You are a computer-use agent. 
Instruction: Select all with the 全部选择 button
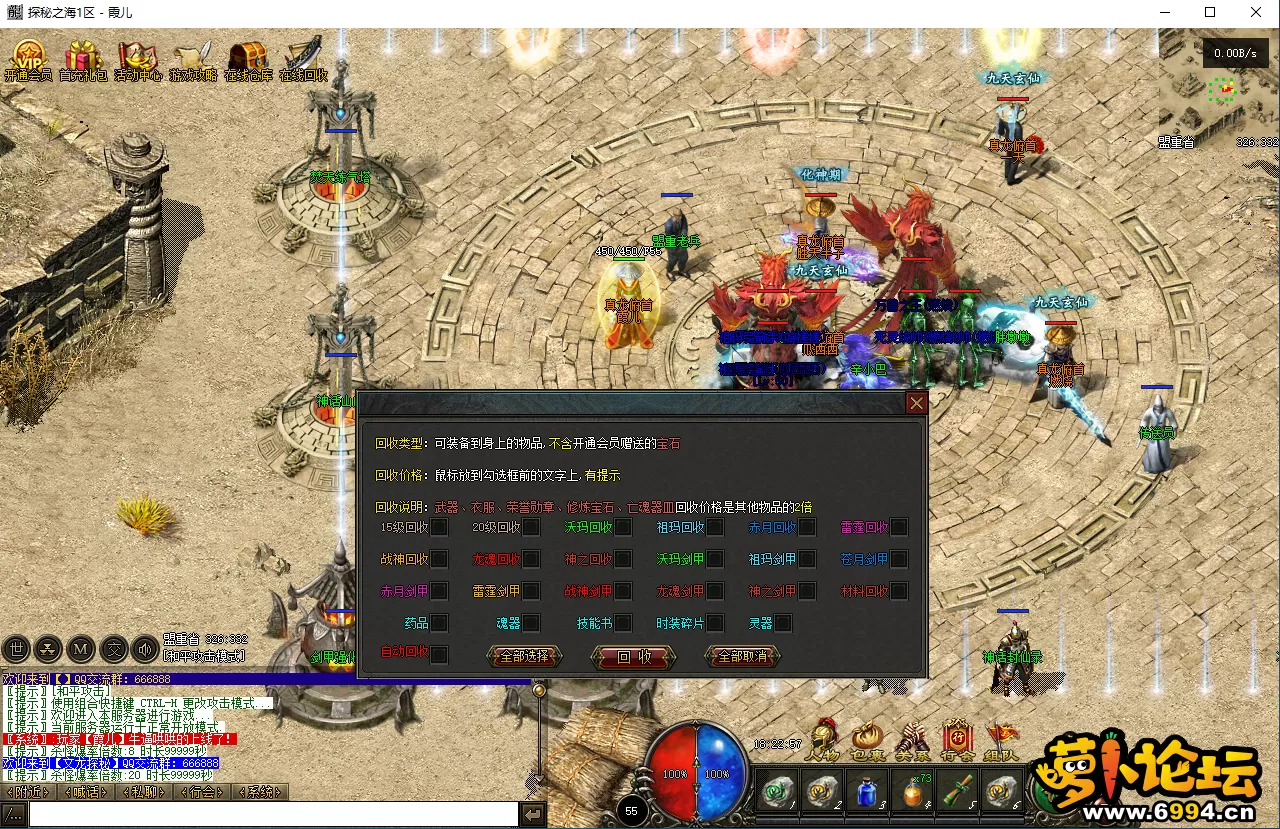pyautogui.click(x=524, y=657)
